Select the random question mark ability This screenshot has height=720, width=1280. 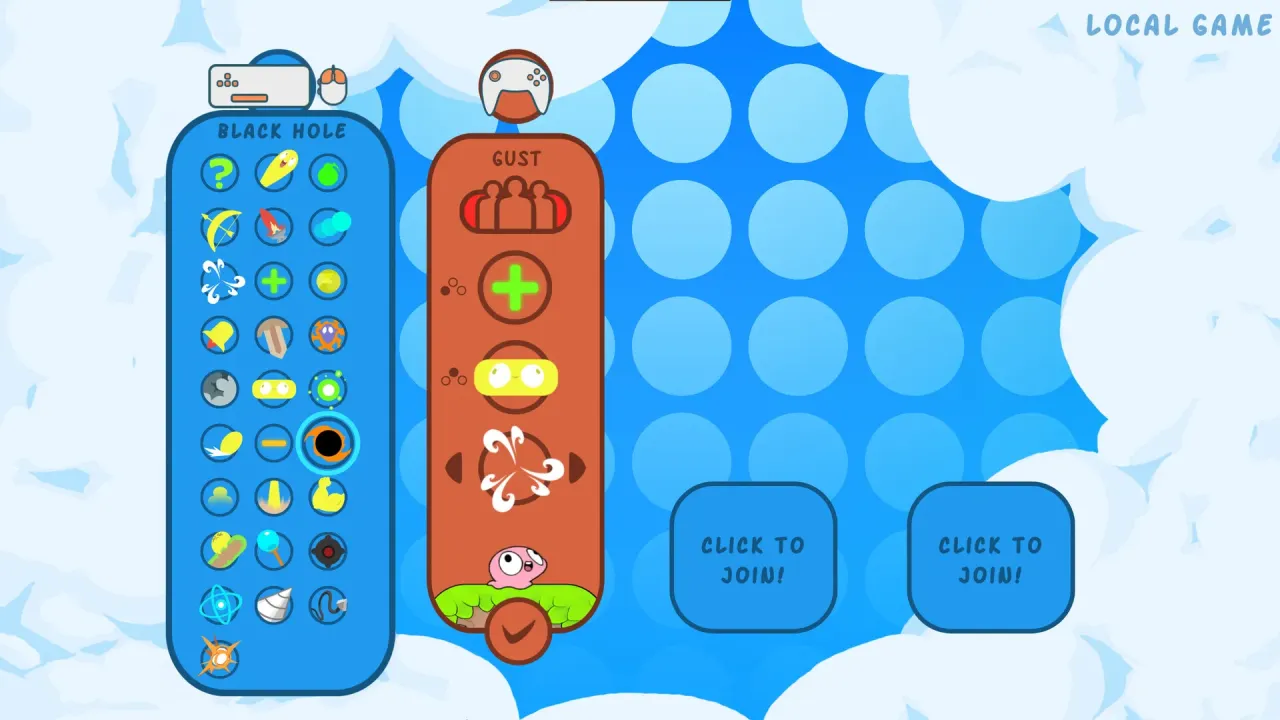220,173
